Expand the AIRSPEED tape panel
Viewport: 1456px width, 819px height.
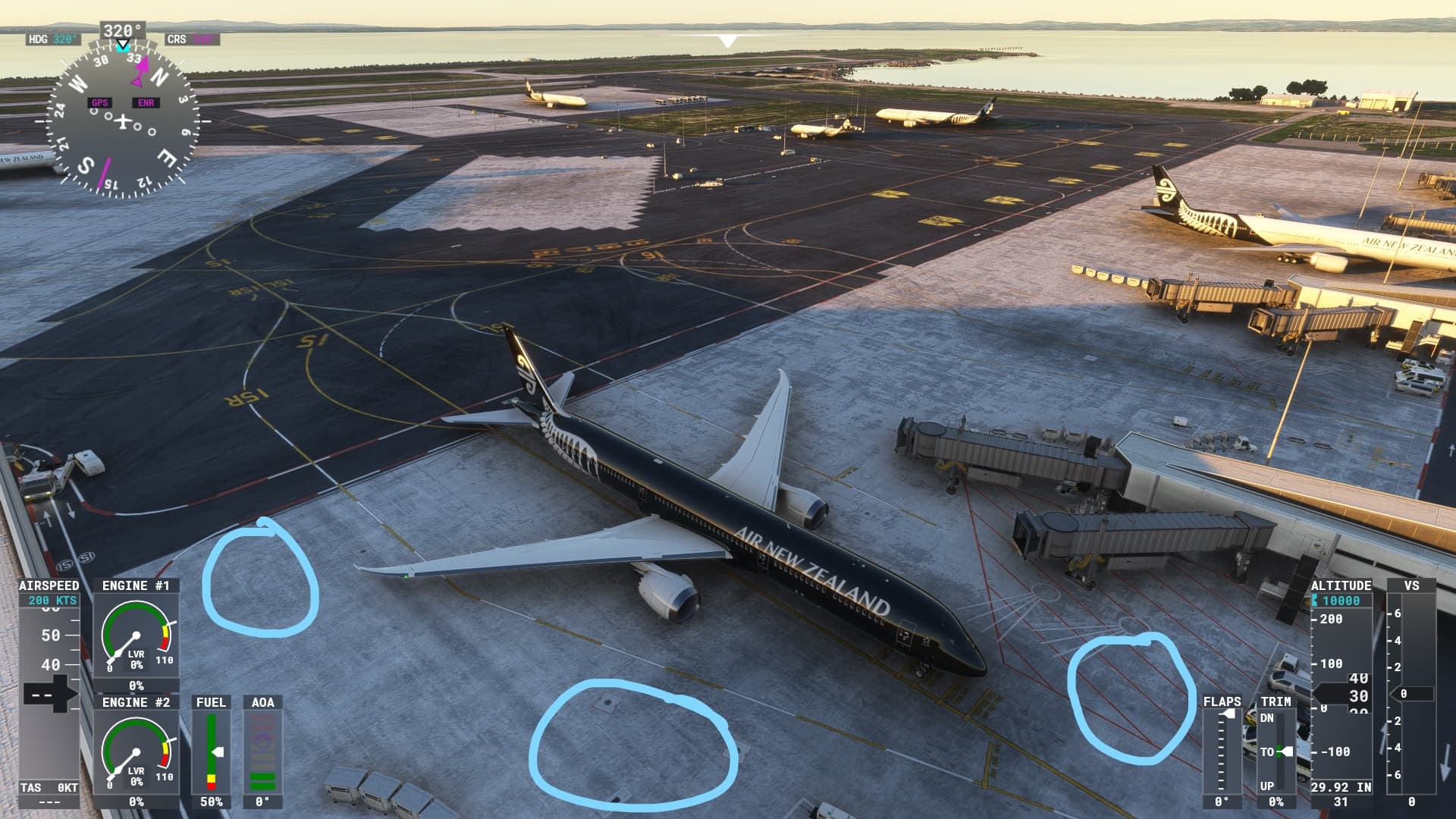click(48, 585)
